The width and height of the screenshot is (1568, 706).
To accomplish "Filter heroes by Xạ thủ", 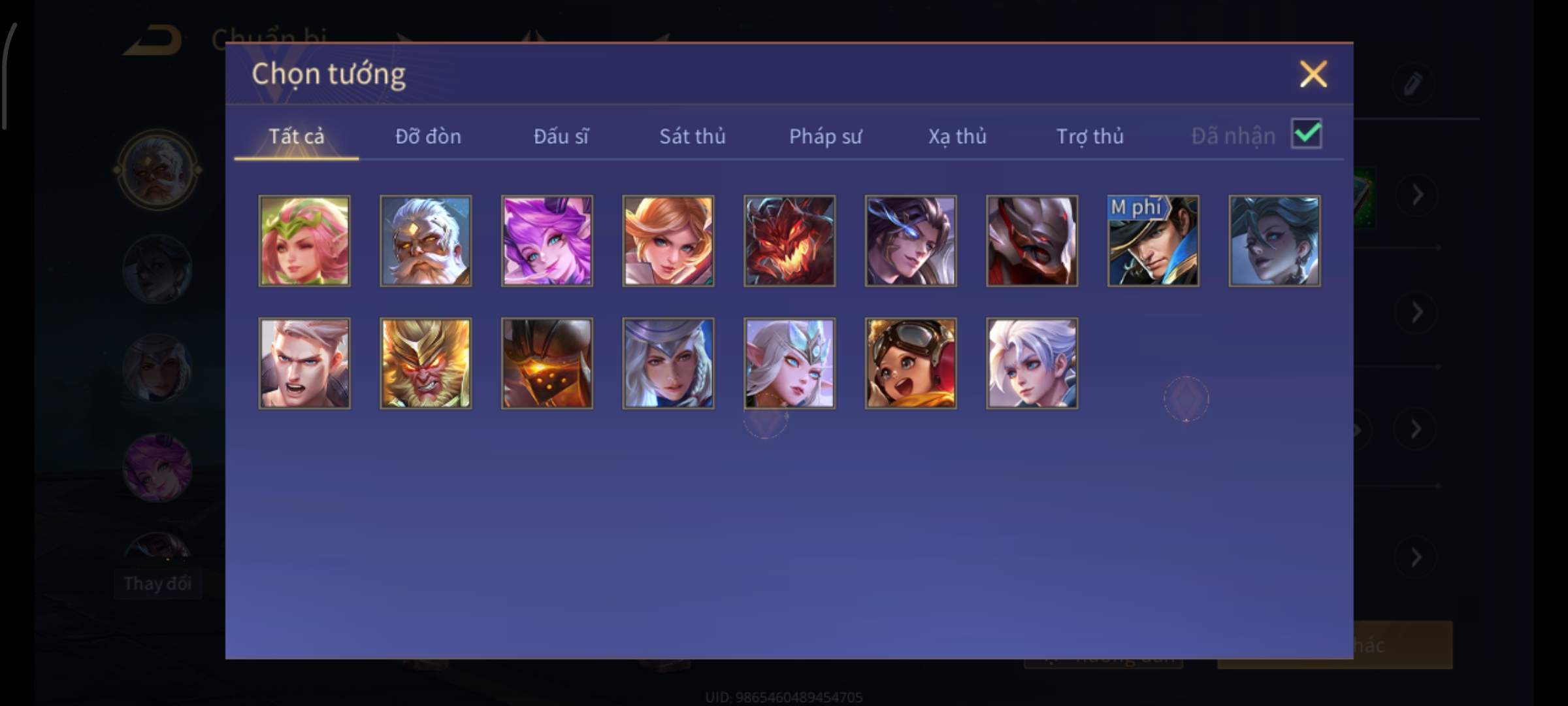I will 957,136.
